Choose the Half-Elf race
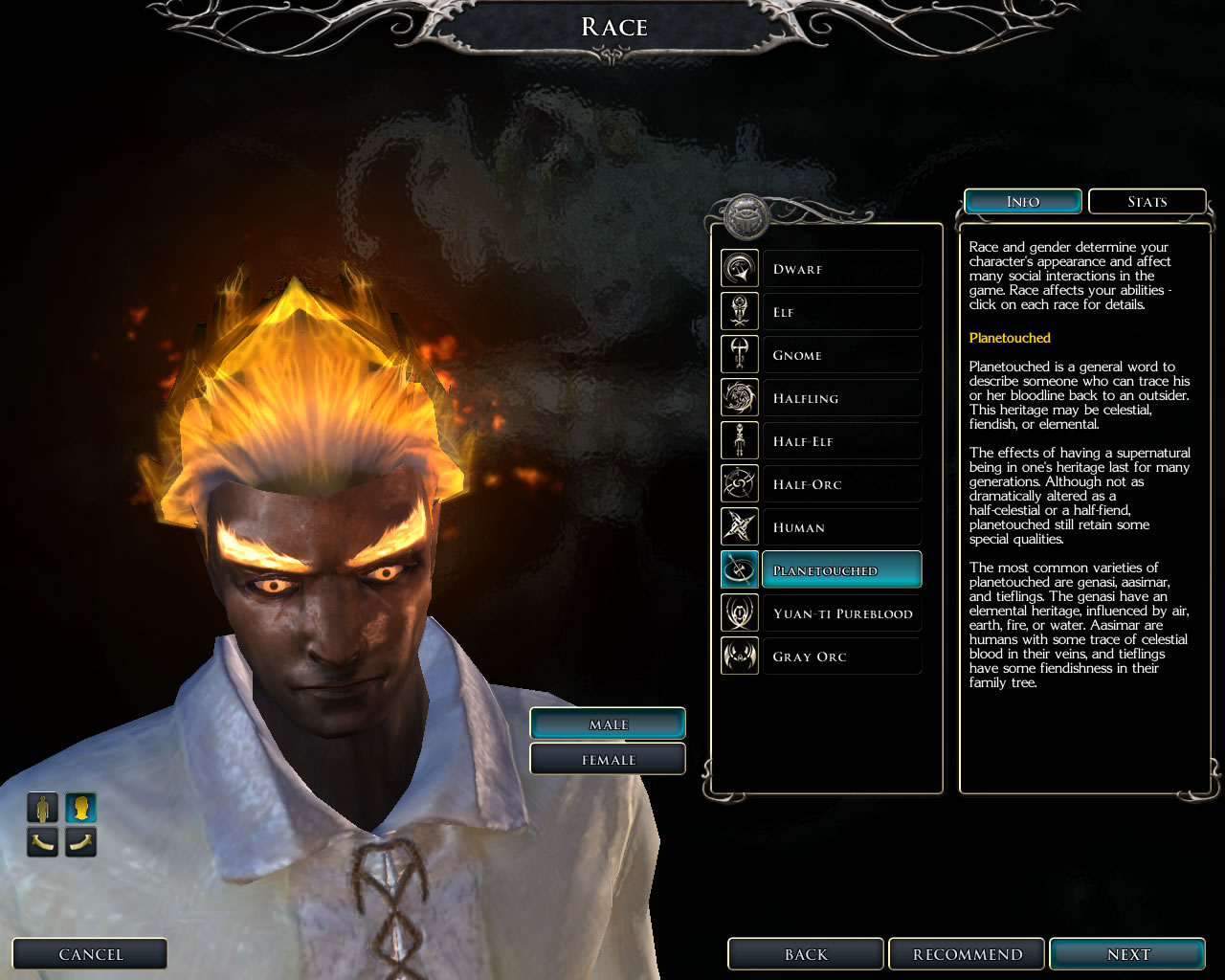 (x=841, y=441)
